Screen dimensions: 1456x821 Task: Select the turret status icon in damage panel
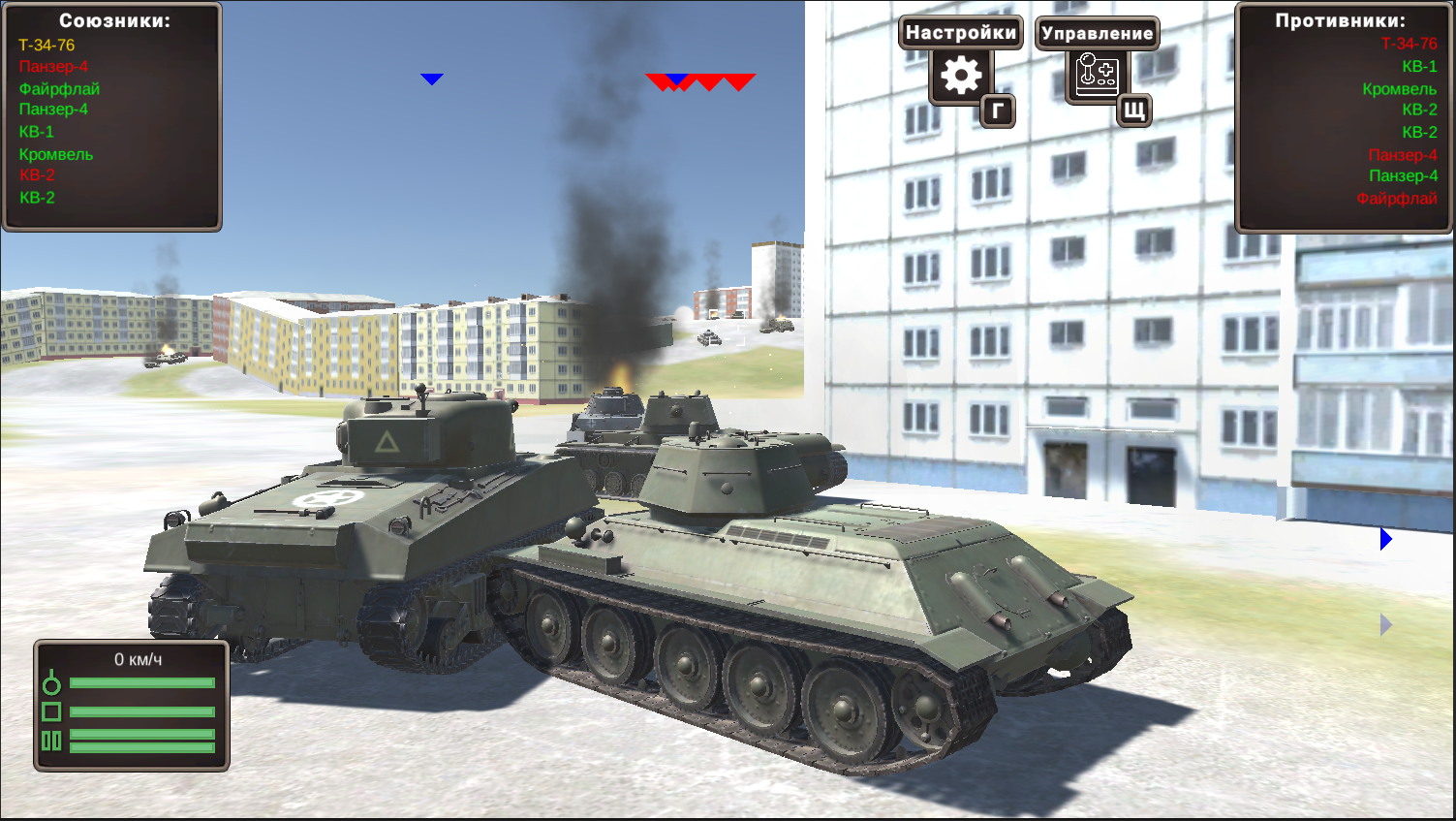[x=52, y=682]
